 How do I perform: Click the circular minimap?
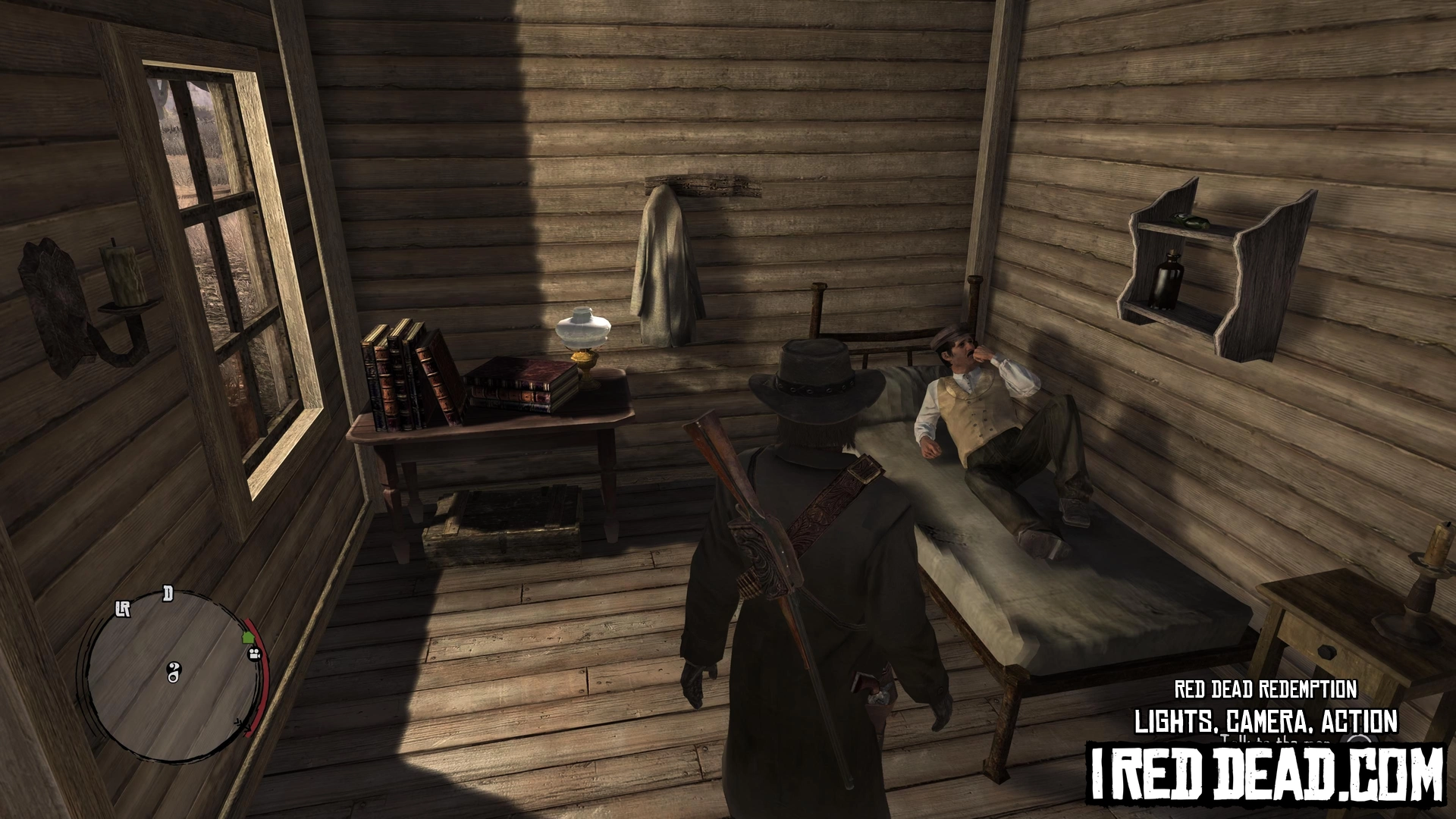coord(172,672)
